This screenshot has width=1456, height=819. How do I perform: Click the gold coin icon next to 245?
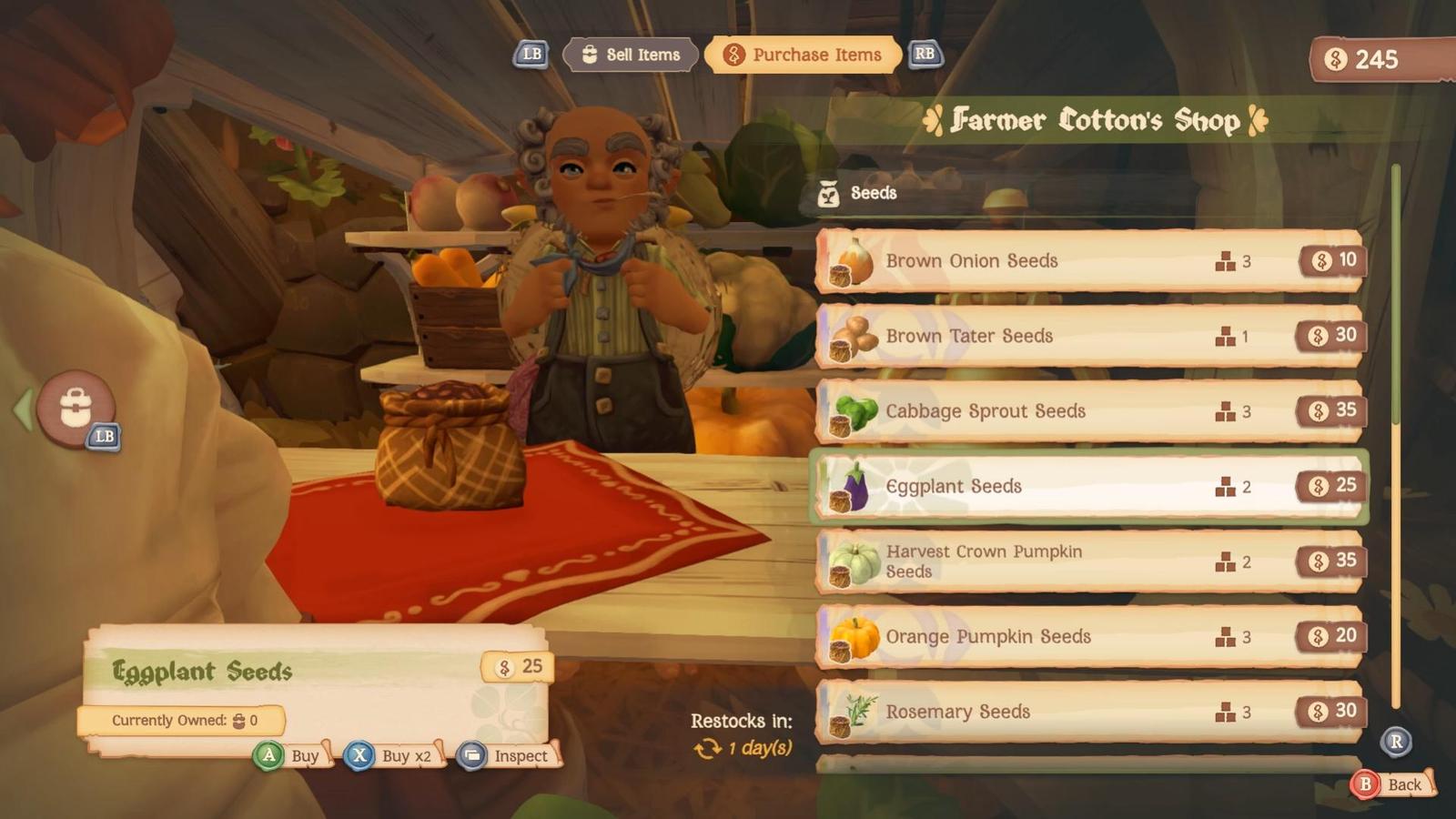(1335, 61)
